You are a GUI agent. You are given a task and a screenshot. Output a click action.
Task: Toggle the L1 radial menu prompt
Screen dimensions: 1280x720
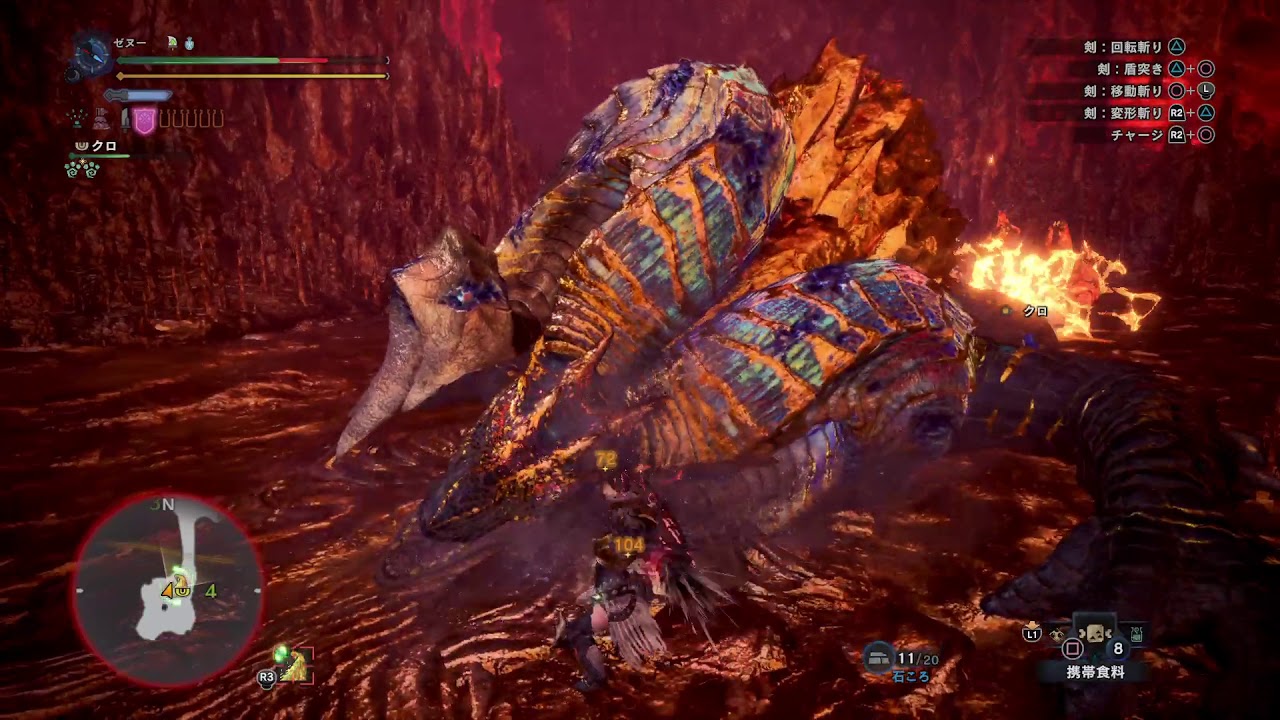point(1031,634)
